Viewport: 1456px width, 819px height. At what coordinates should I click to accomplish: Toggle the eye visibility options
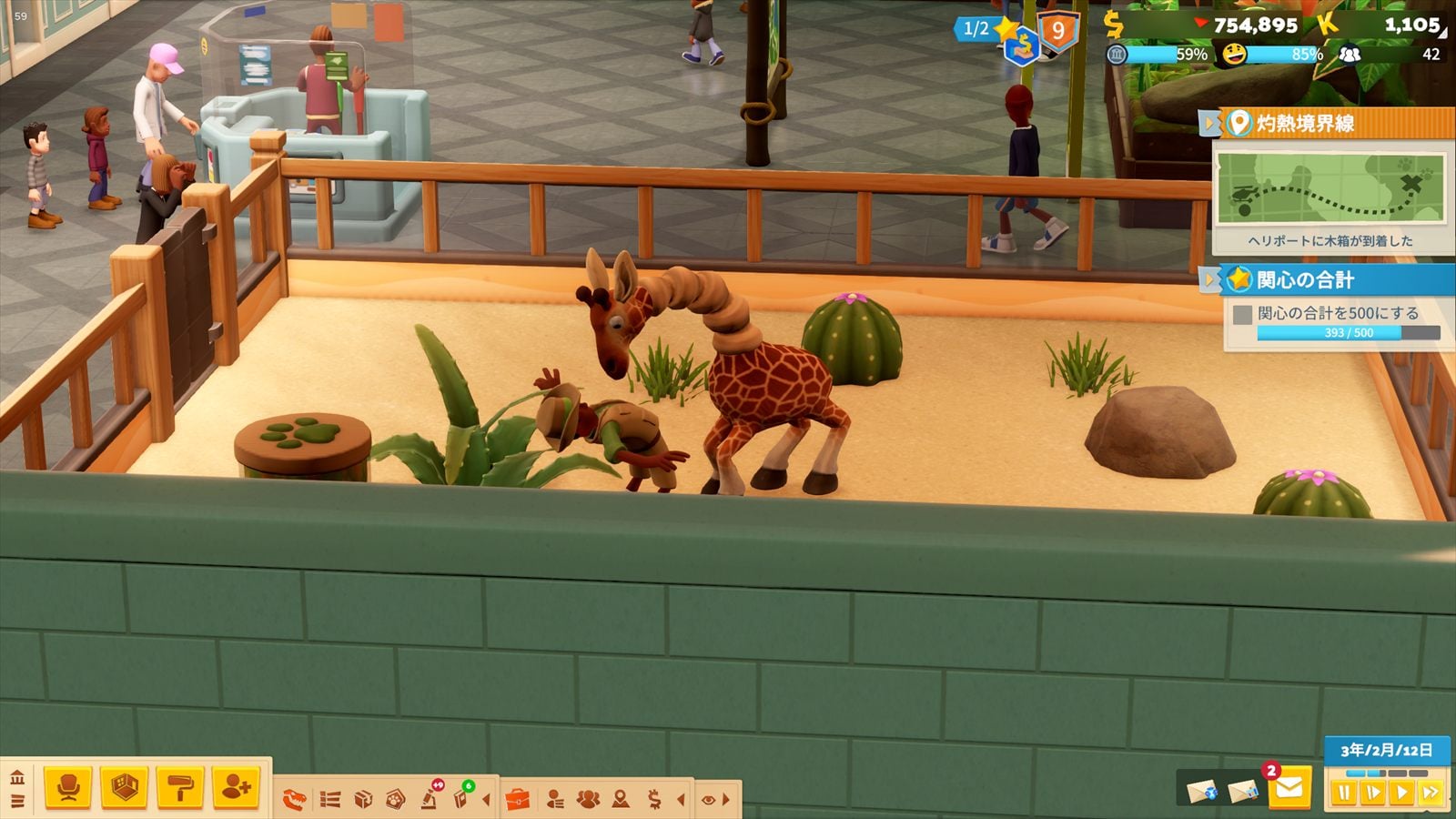tap(708, 800)
